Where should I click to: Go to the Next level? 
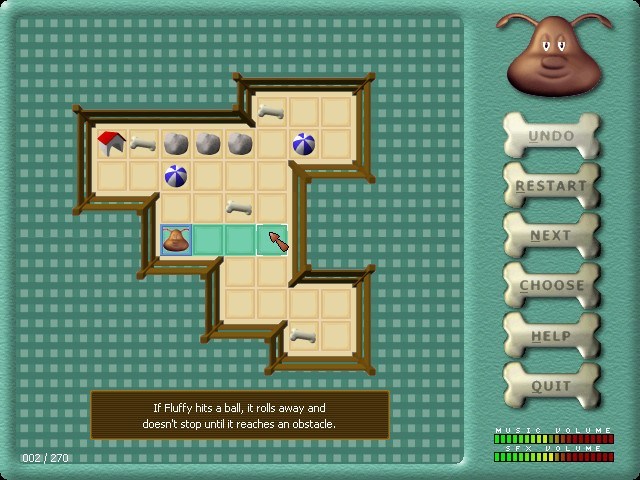(551, 236)
